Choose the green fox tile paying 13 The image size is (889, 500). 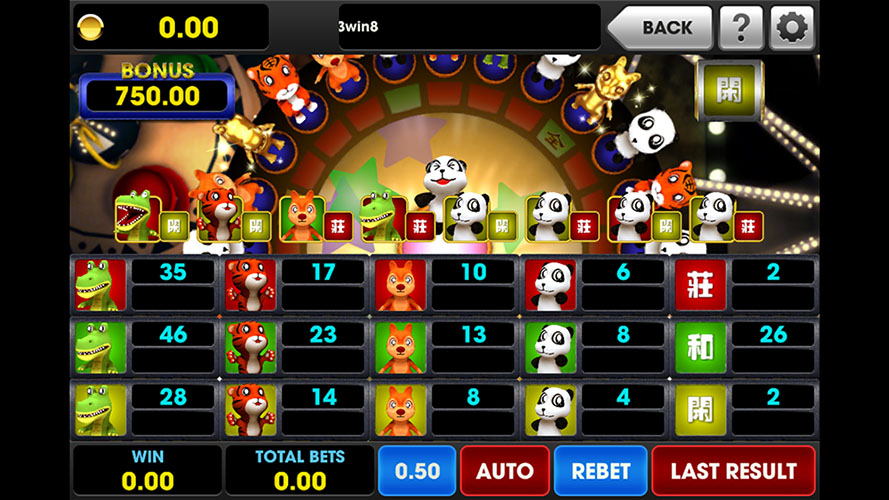point(401,347)
